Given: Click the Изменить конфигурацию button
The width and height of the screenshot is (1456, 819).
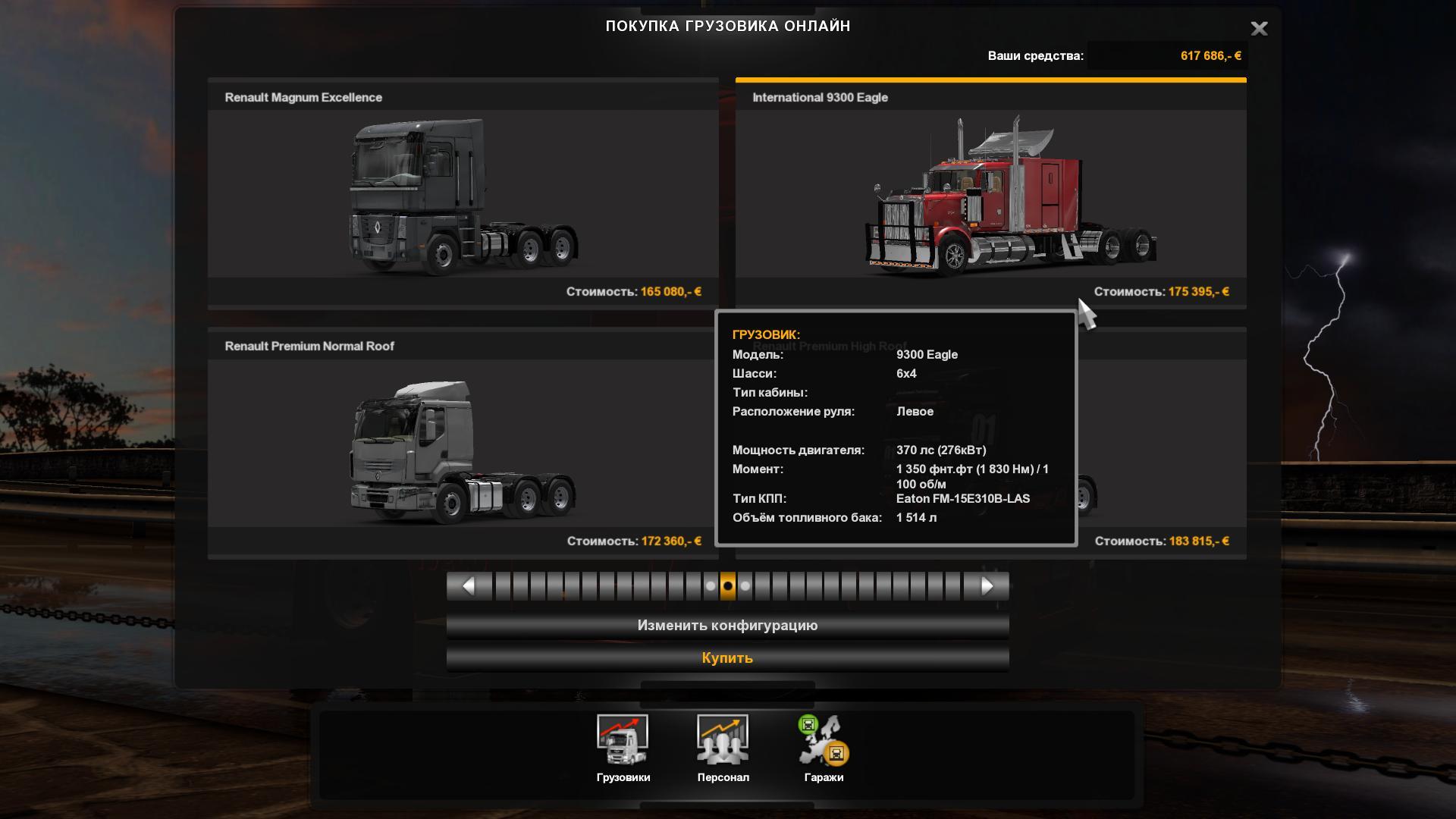Looking at the screenshot, I should pos(727,626).
